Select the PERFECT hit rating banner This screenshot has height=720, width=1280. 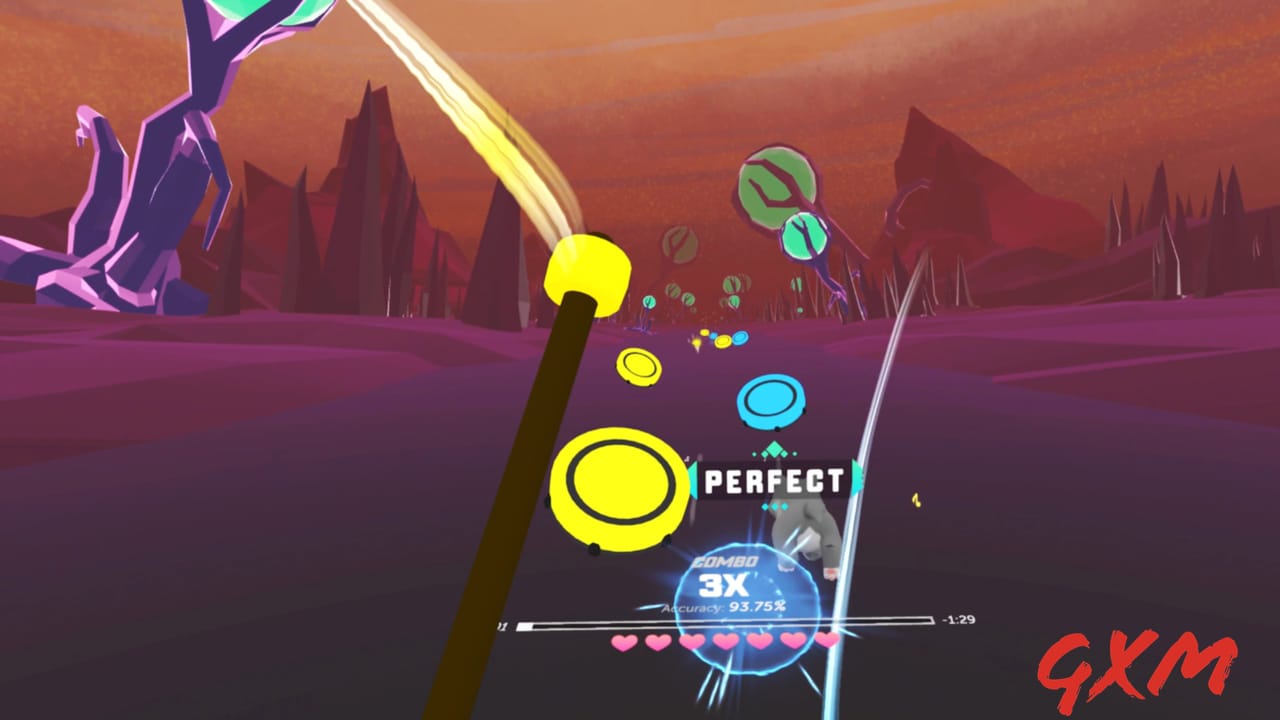772,479
